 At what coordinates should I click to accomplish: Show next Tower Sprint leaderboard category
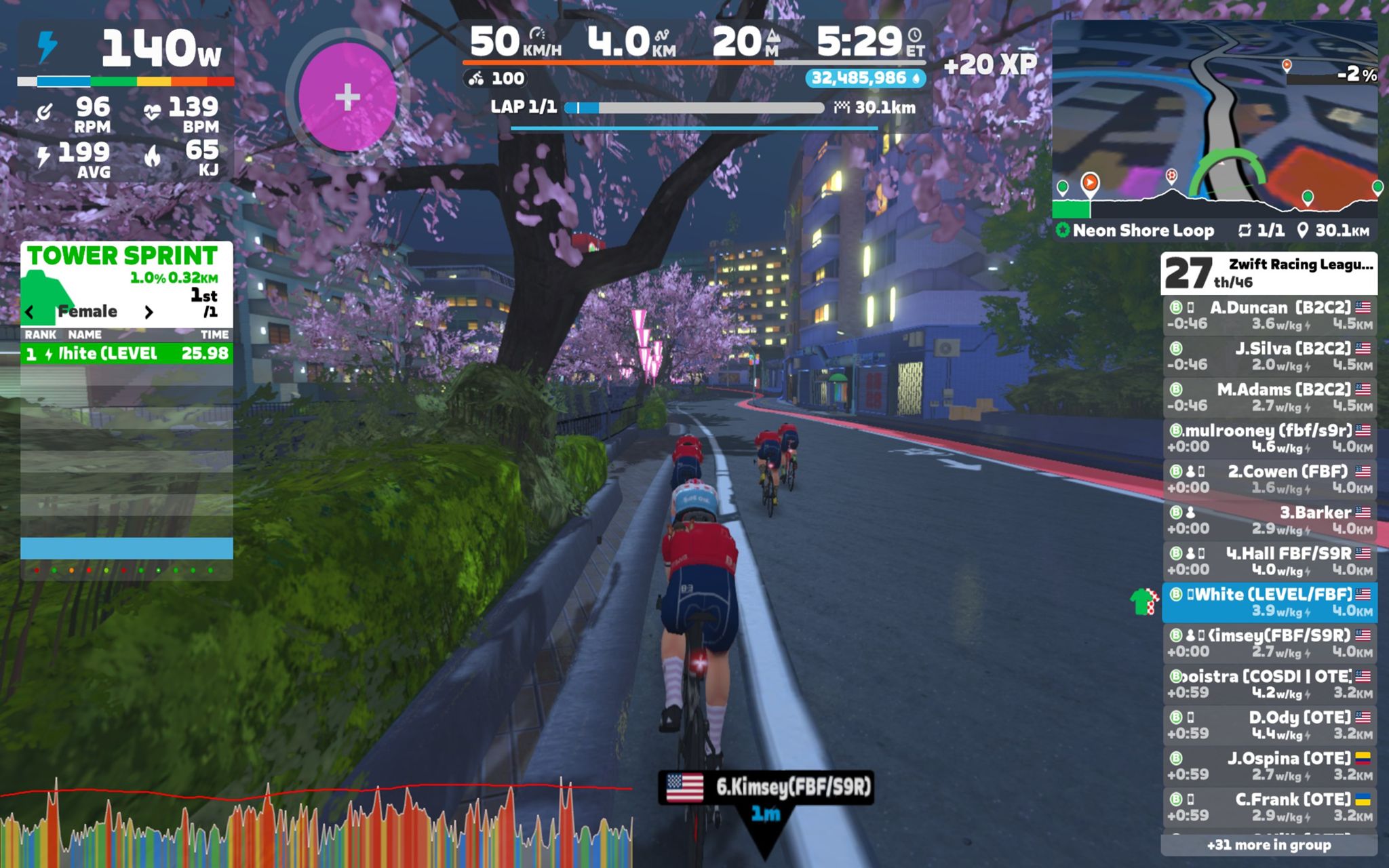(149, 312)
